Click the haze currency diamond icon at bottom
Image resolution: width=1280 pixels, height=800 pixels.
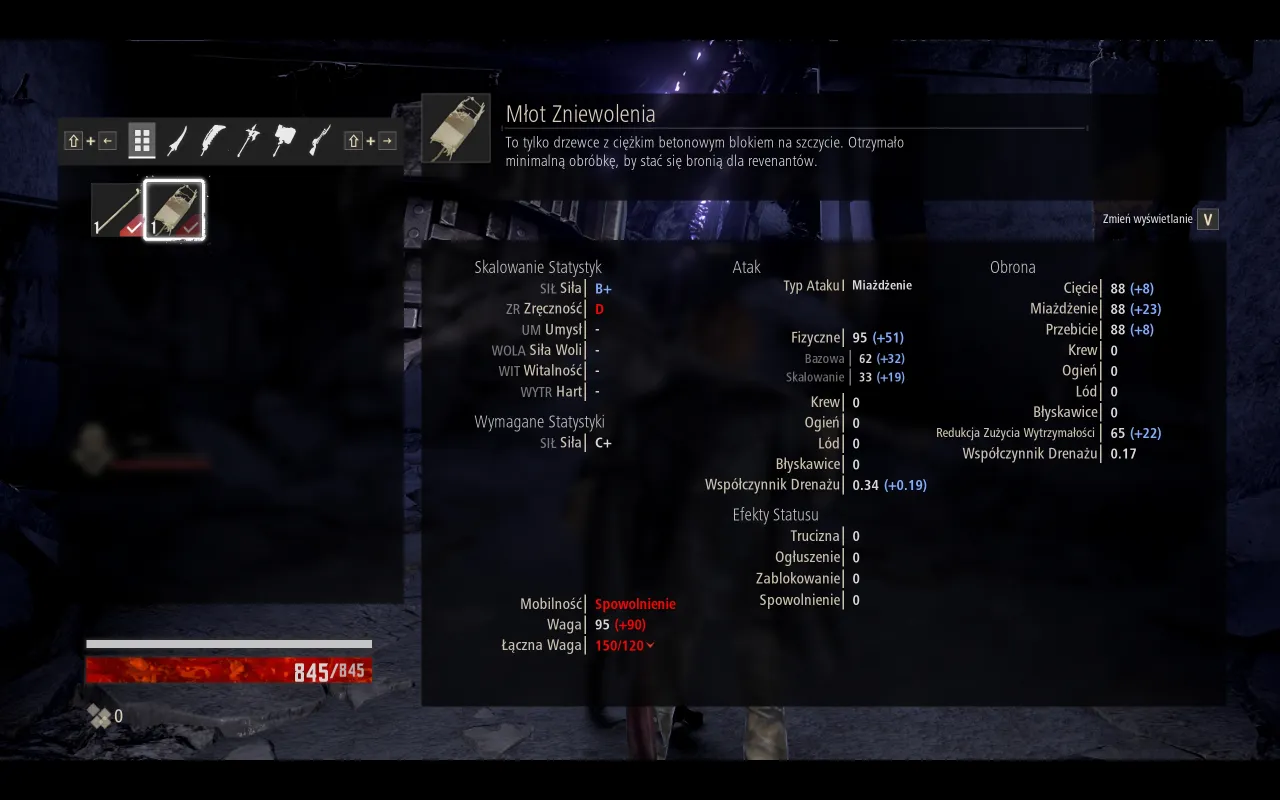point(99,716)
